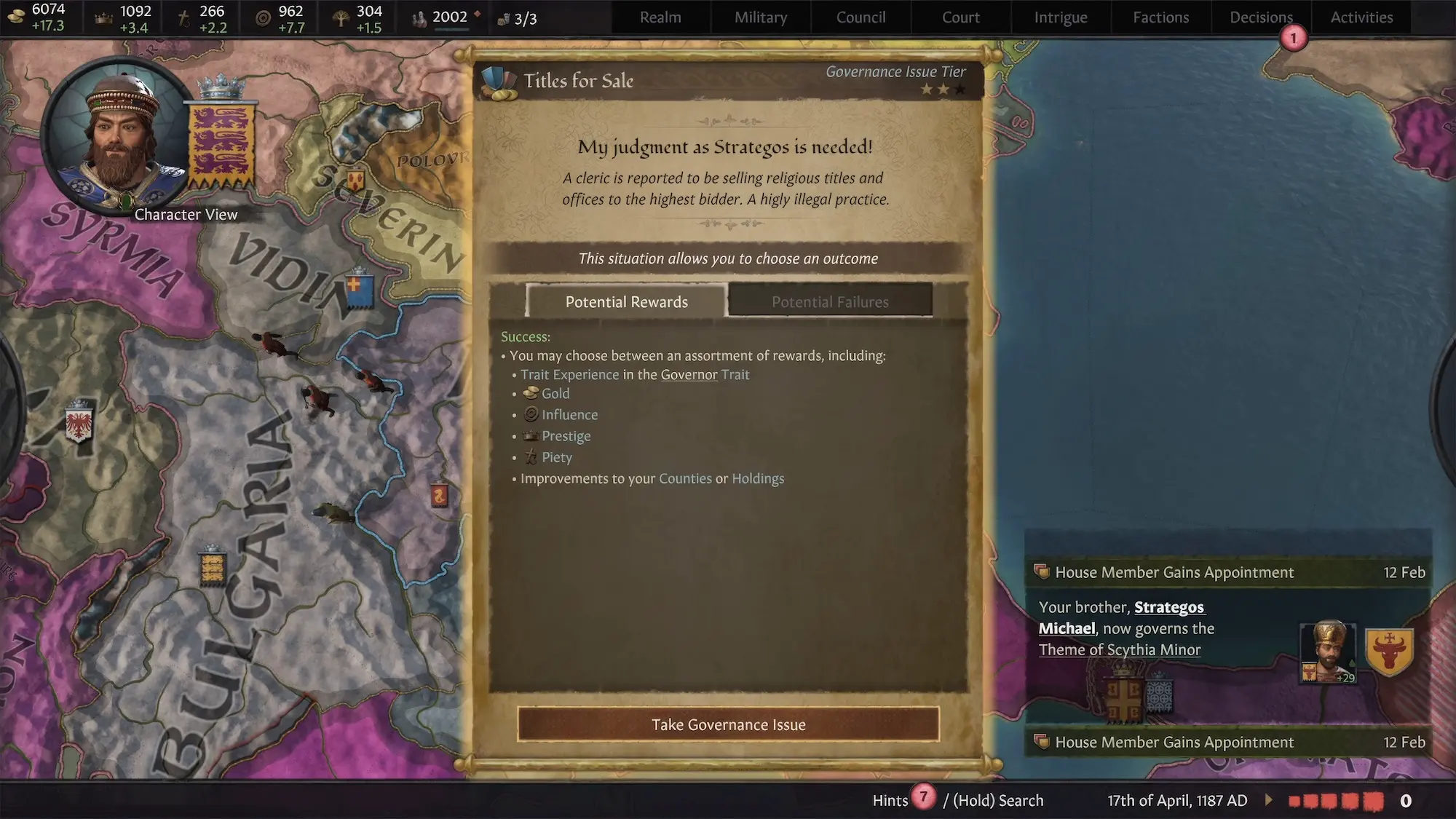
Task: Open the Theme of Scythia Minor link
Action: (x=1119, y=649)
